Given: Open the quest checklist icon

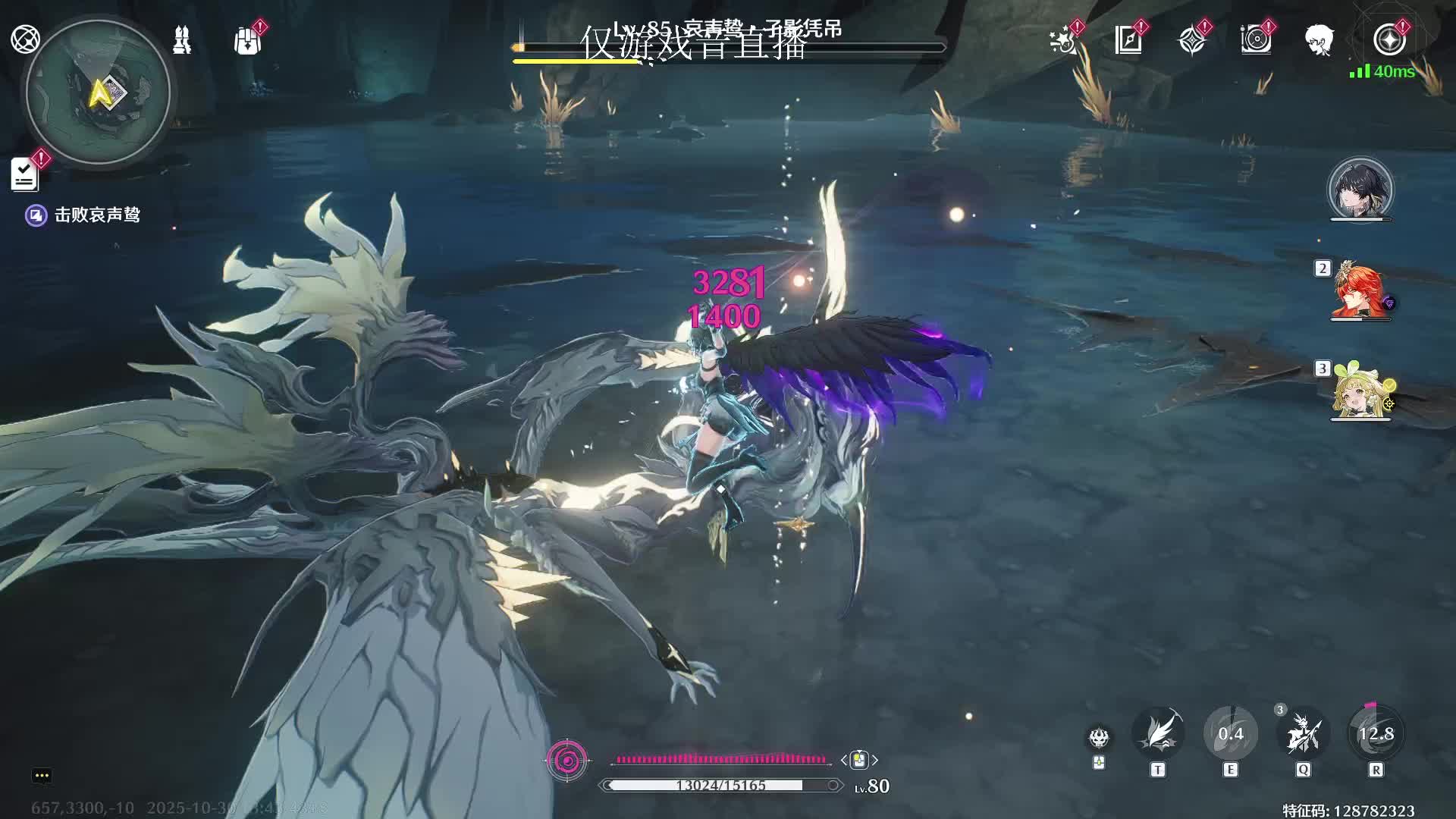Looking at the screenshot, I should click(x=25, y=174).
